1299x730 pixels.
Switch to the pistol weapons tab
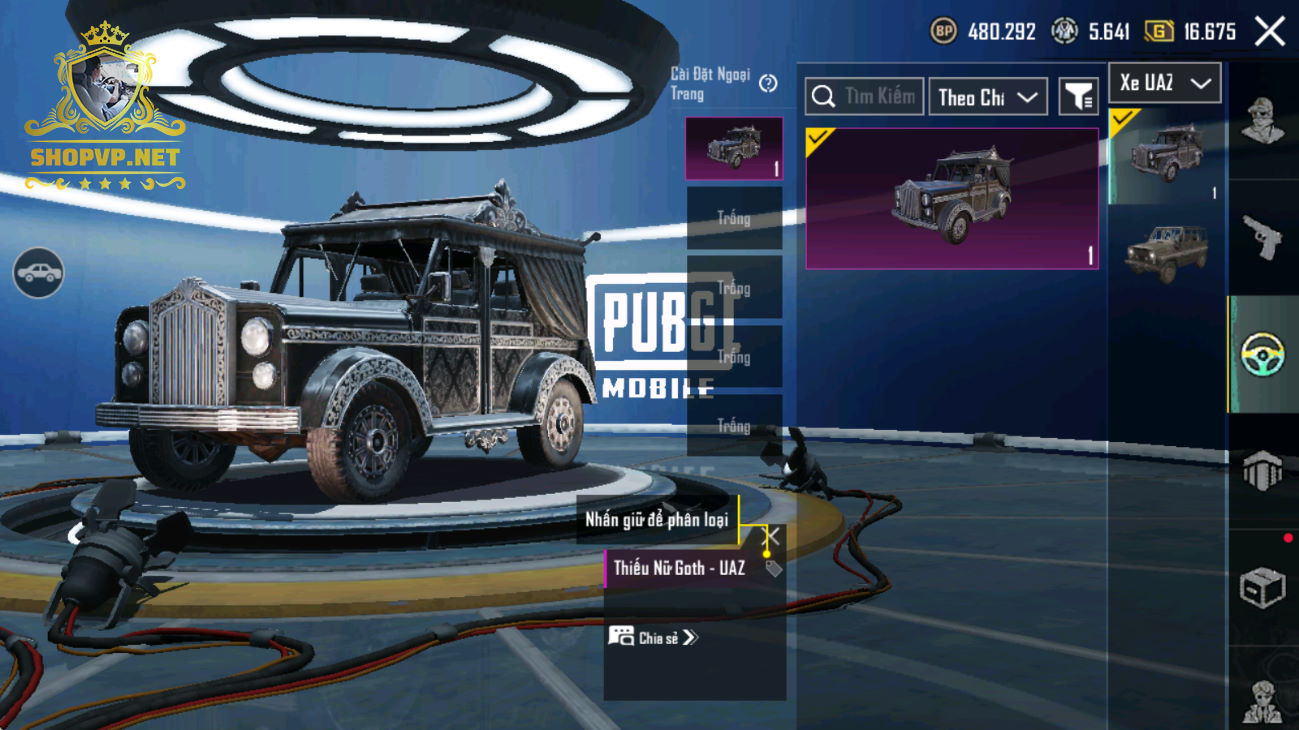(1262, 238)
